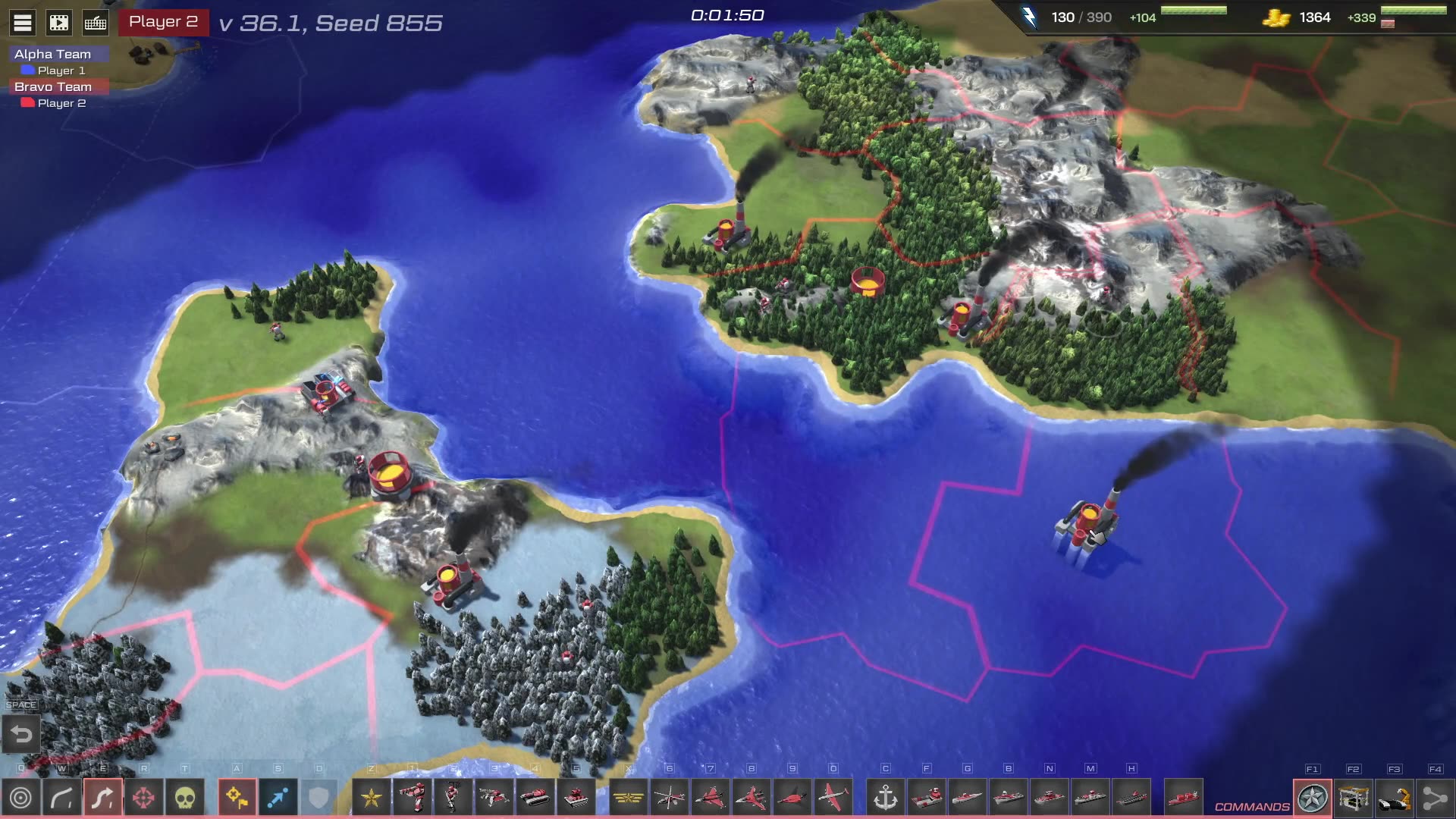Select the concentric circles command
This screenshot has width=1456, height=819.
coord(21,798)
